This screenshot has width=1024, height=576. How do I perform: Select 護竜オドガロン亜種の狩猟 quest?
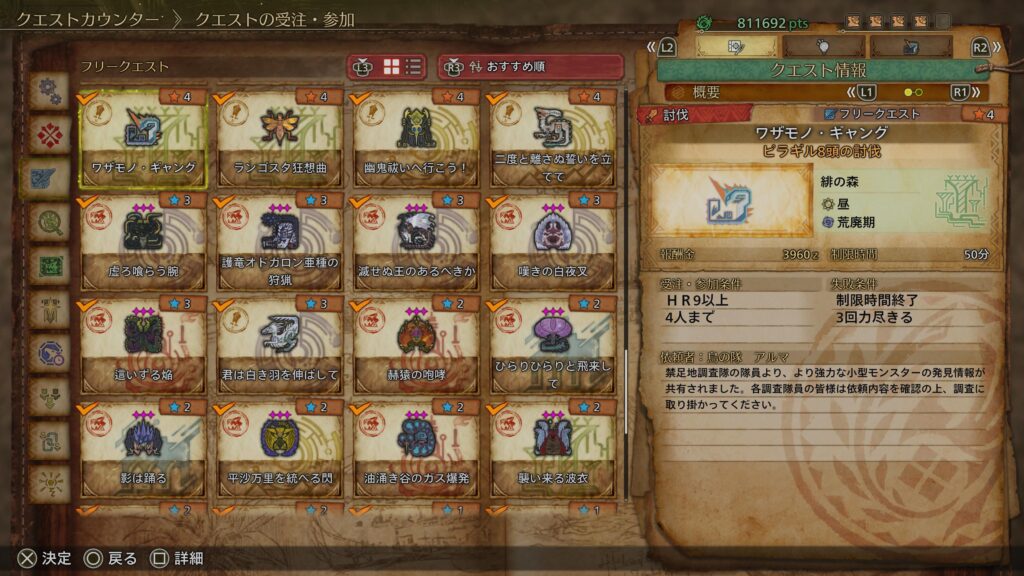pos(280,242)
